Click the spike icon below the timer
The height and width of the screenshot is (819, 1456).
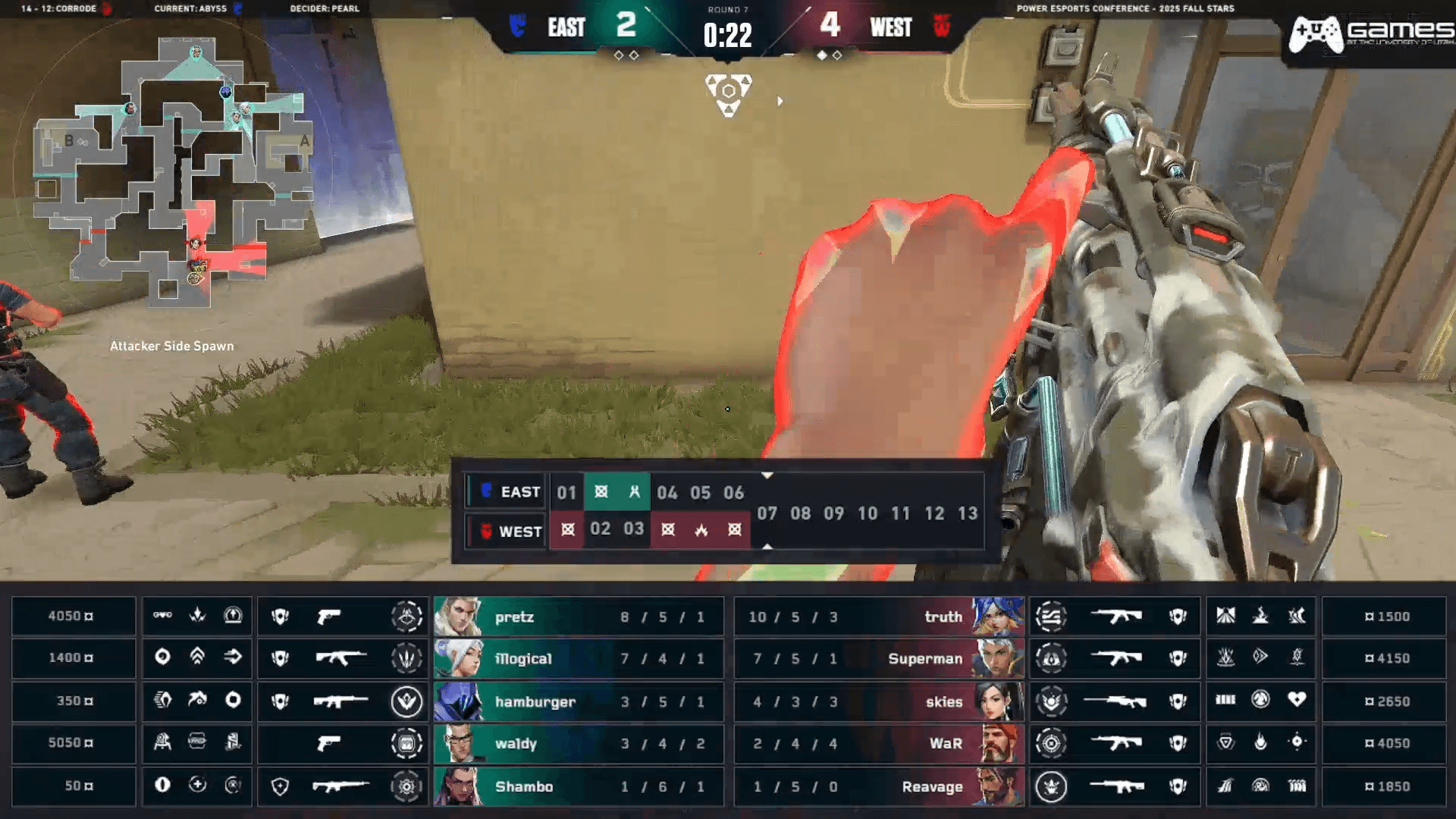pos(728,96)
